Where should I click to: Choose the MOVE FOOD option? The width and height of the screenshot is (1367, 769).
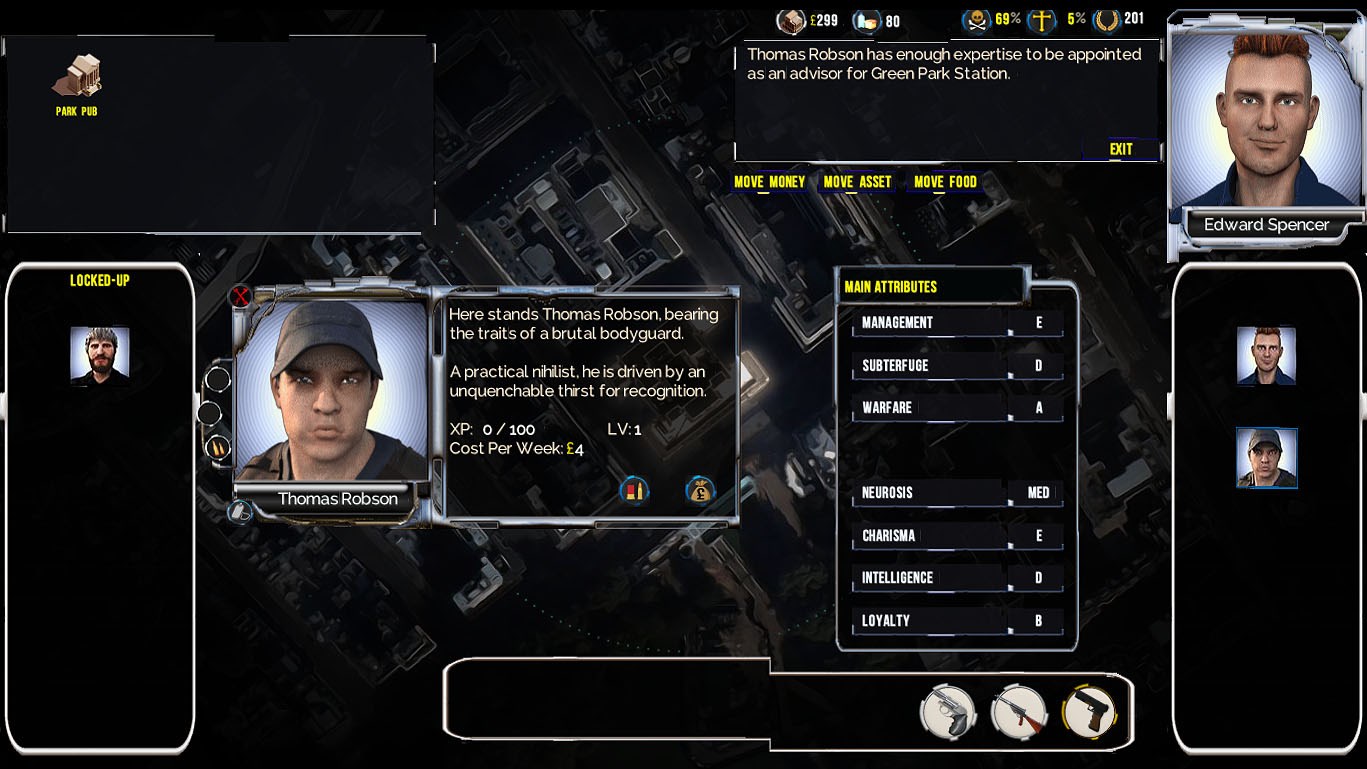(x=945, y=182)
